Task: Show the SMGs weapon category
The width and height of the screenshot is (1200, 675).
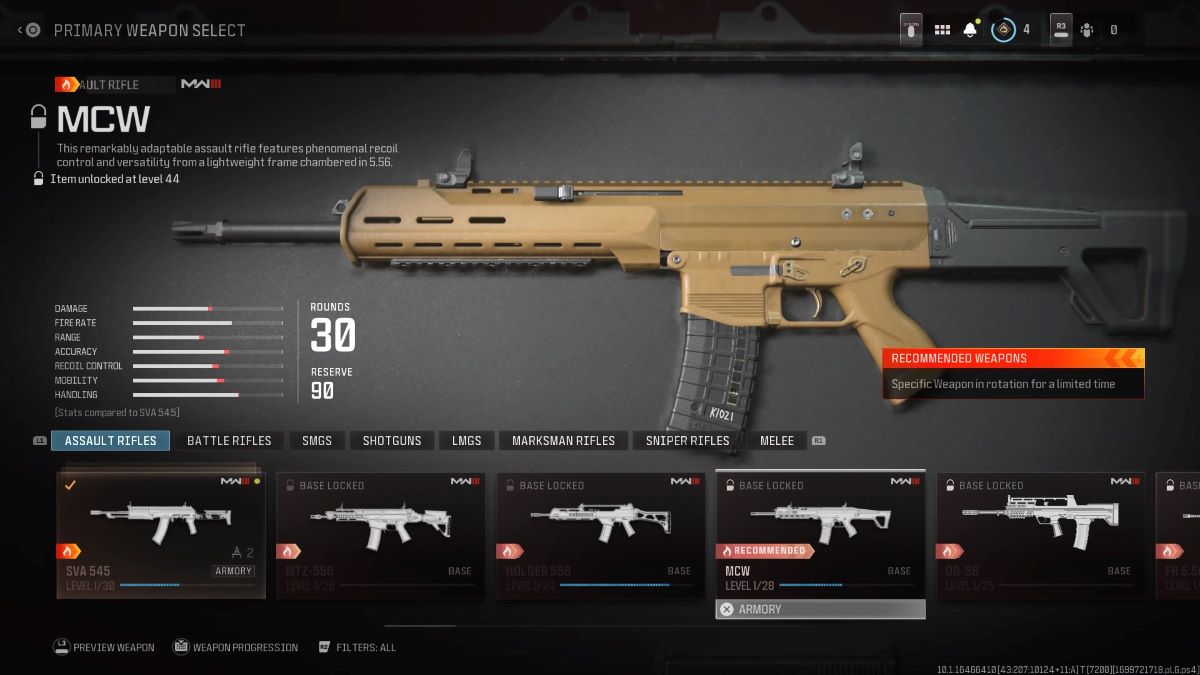Action: [x=317, y=441]
